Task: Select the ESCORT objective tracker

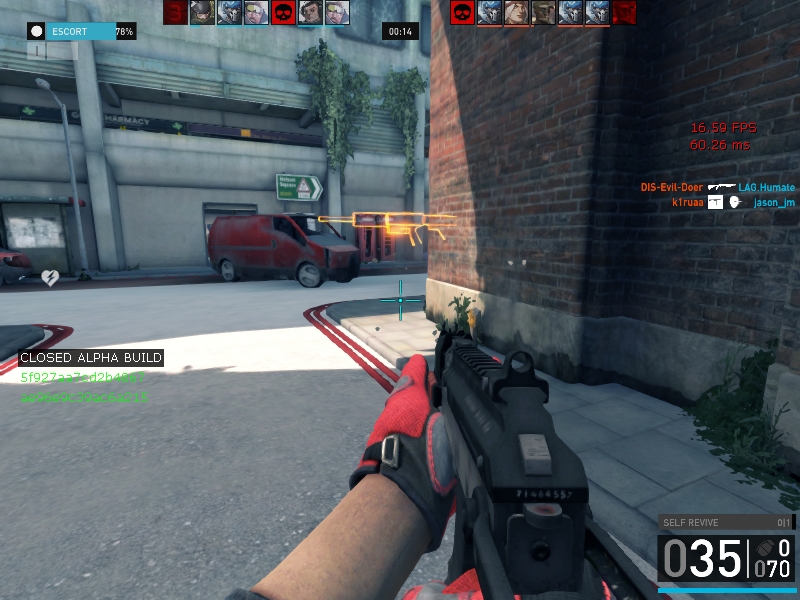Action: (82, 32)
